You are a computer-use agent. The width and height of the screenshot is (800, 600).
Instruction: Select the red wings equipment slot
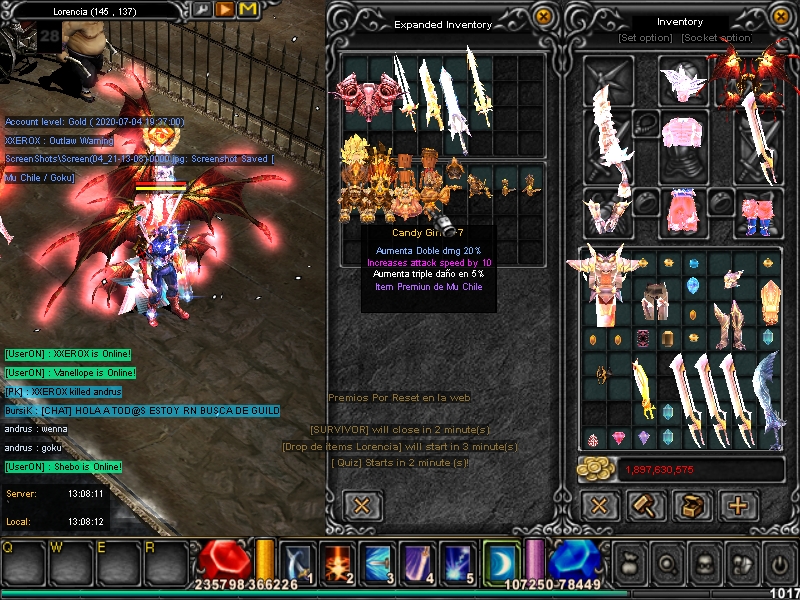pyautogui.click(x=745, y=78)
